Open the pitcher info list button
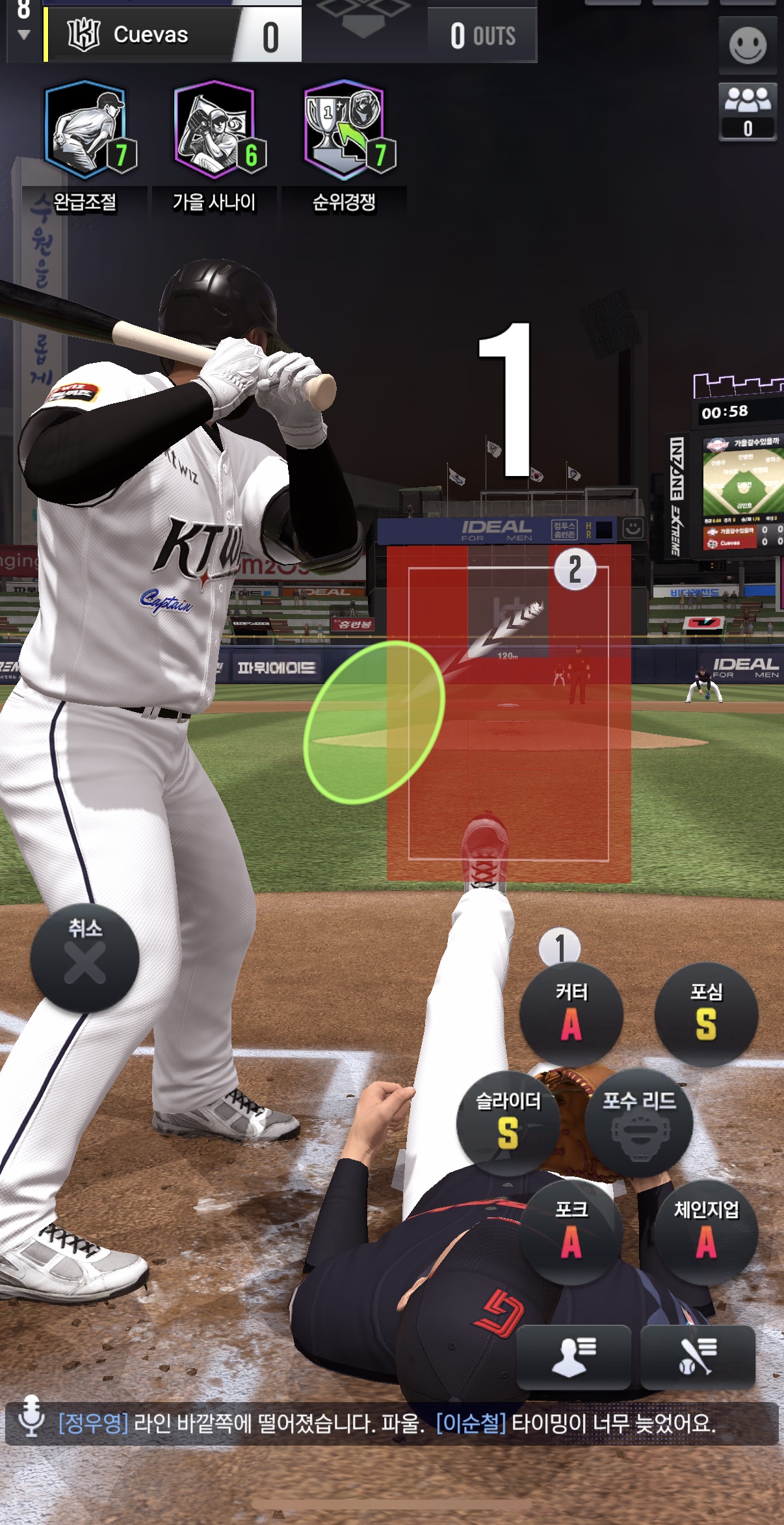Screen dimensions: 784x1525 click(573, 1356)
